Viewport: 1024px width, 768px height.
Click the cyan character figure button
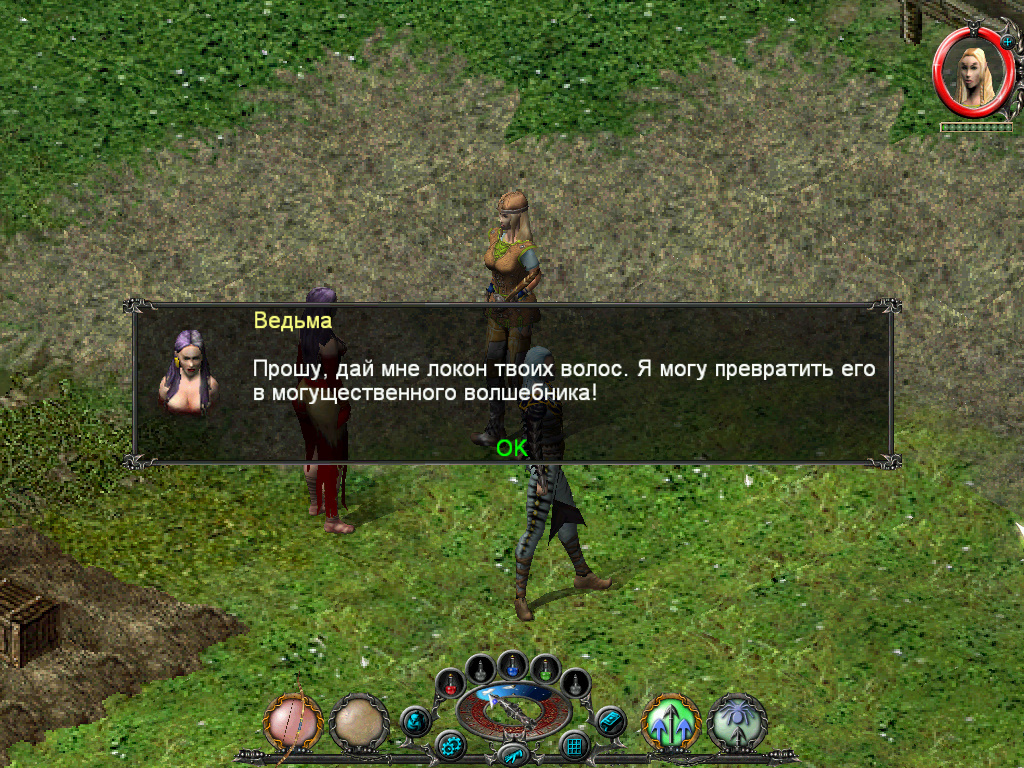[x=414, y=720]
